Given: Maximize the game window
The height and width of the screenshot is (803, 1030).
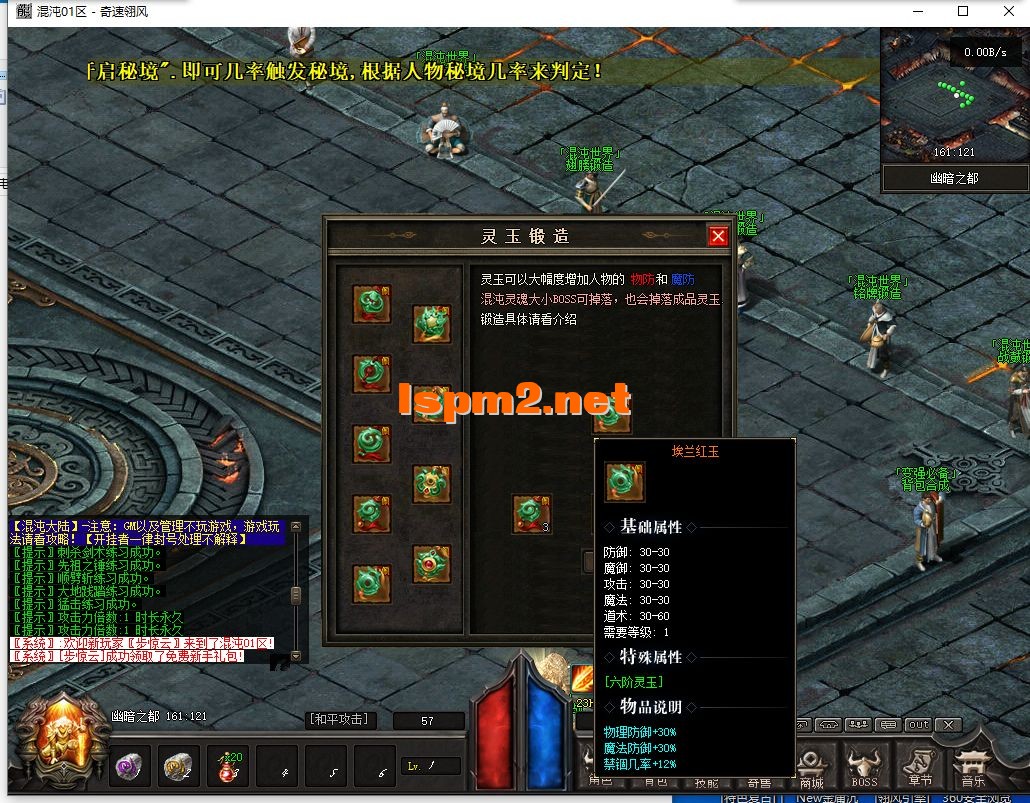Looking at the screenshot, I should coord(963,12).
